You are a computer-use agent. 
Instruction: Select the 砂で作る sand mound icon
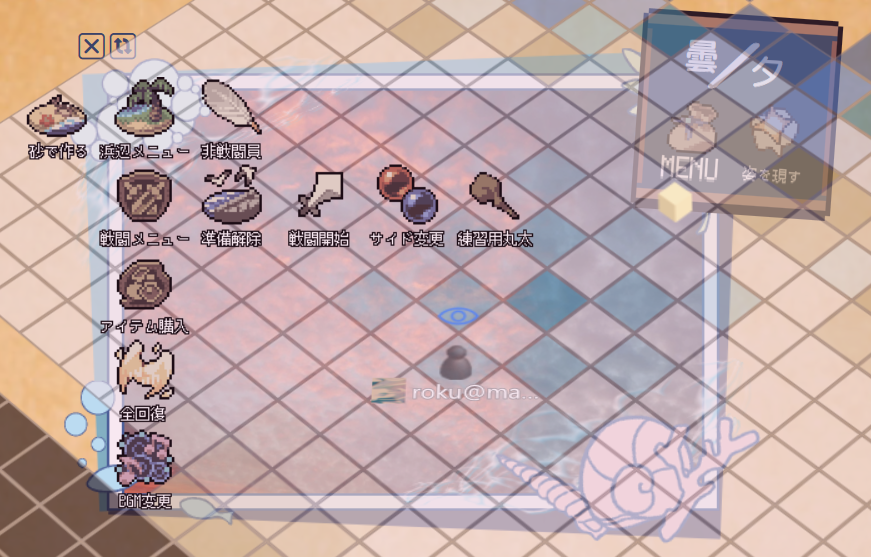(56, 115)
